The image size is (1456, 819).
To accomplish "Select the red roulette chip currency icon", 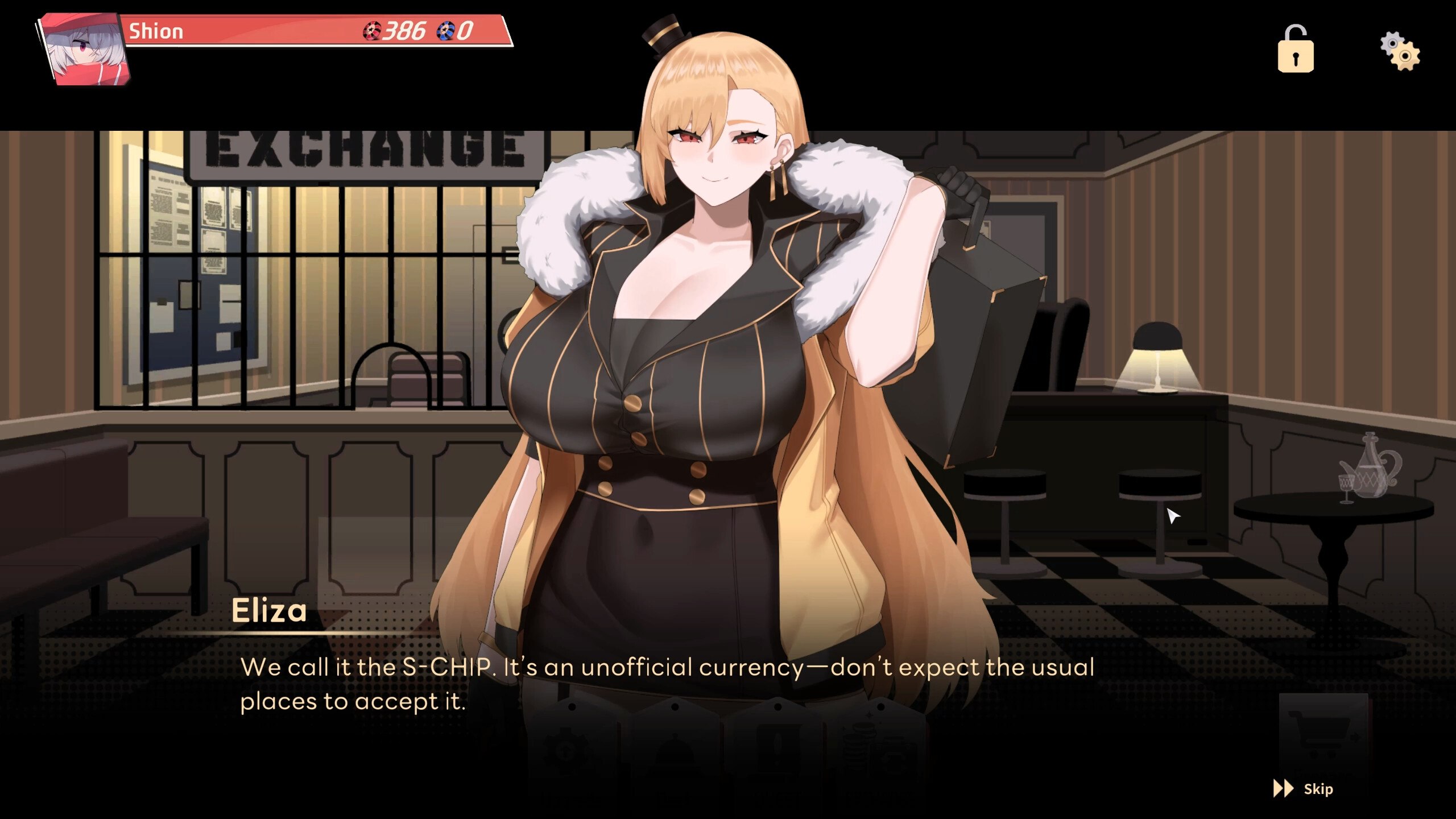I will click(x=373, y=30).
